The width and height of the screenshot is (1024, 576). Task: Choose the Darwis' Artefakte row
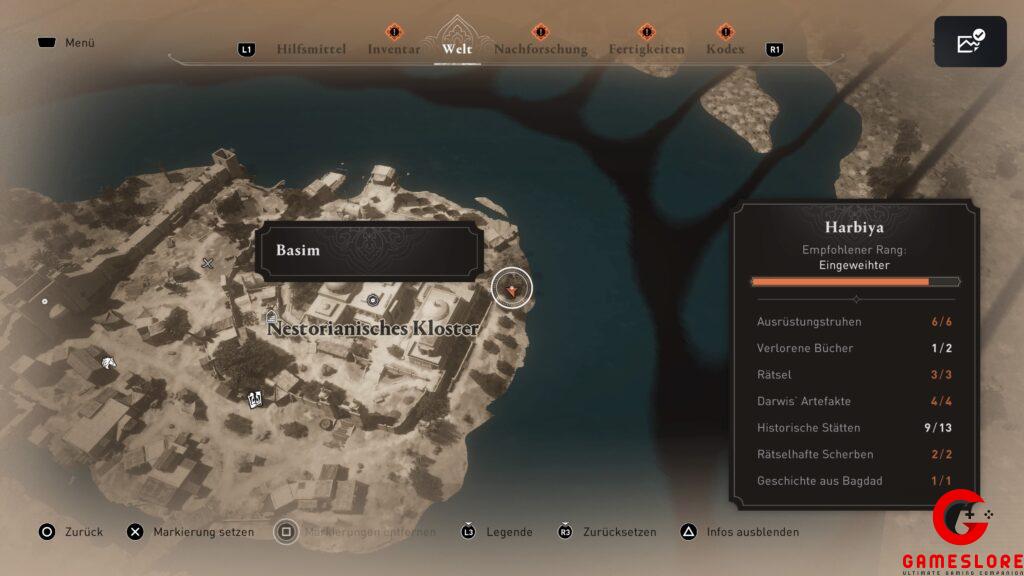[855, 401]
